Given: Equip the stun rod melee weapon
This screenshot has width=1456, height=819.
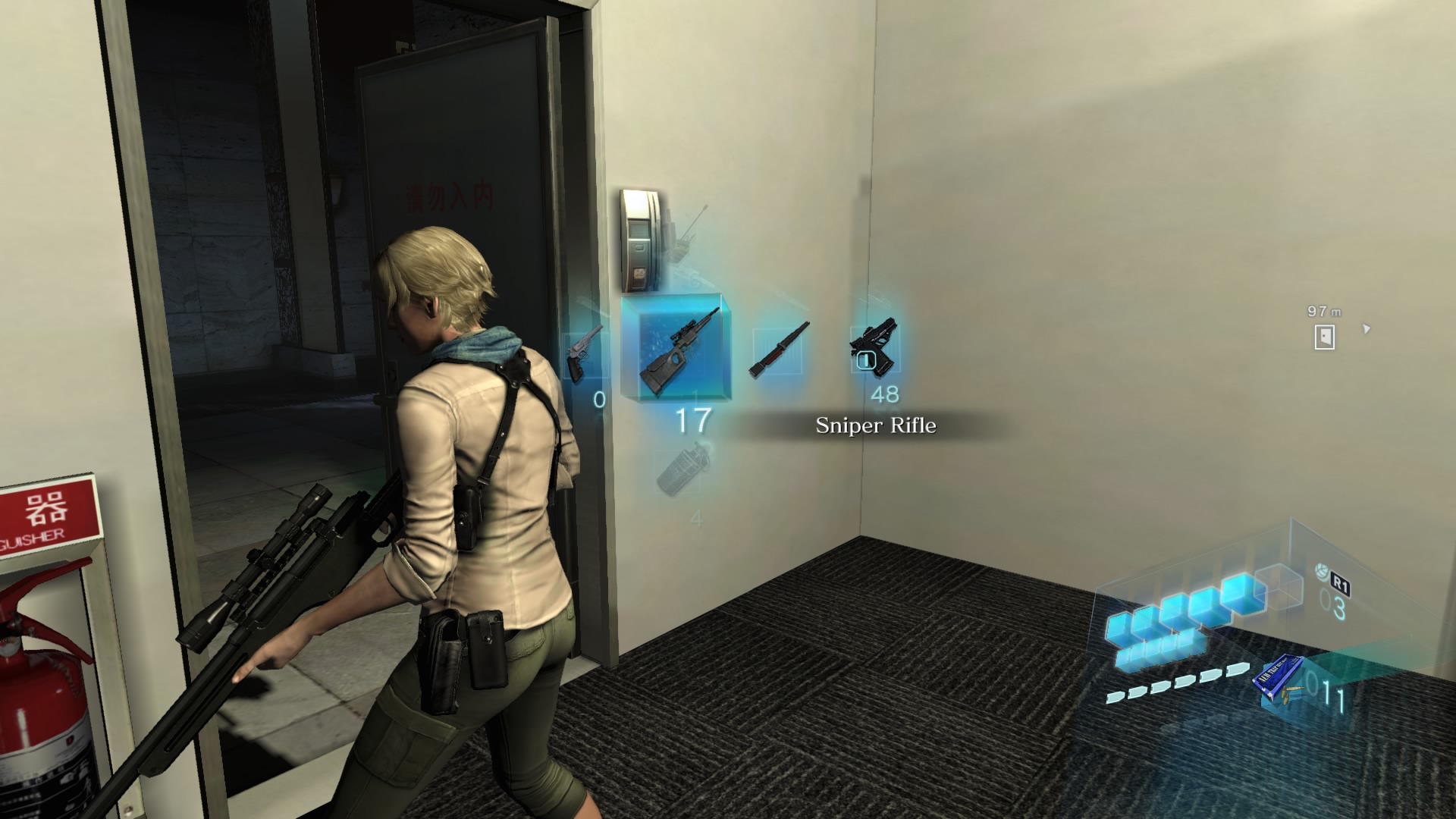Looking at the screenshot, I should click(x=779, y=350).
